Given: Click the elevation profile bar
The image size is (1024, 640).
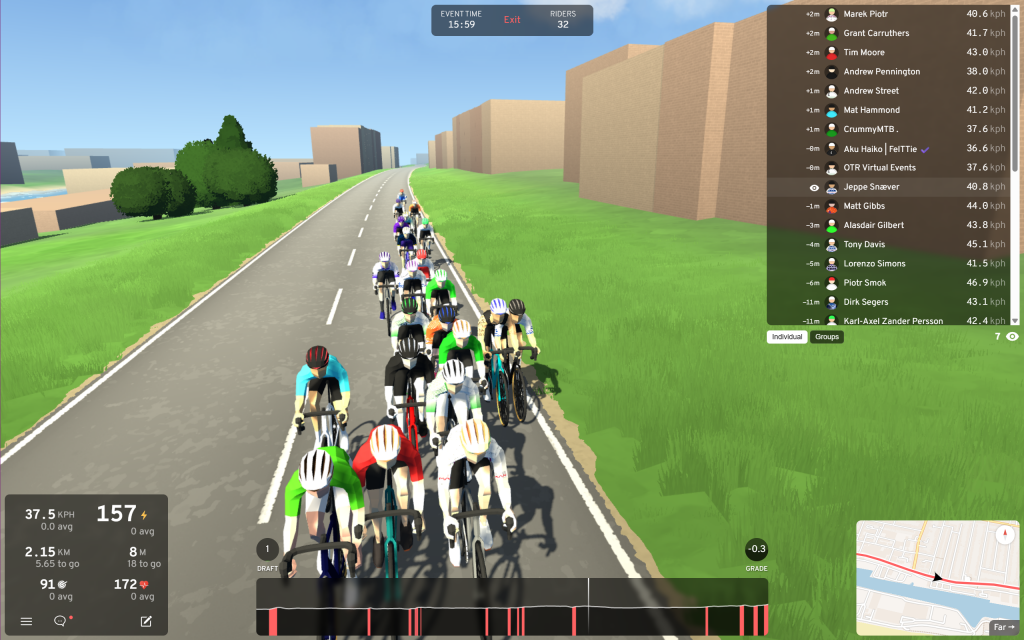Looking at the screenshot, I should pos(512,606).
